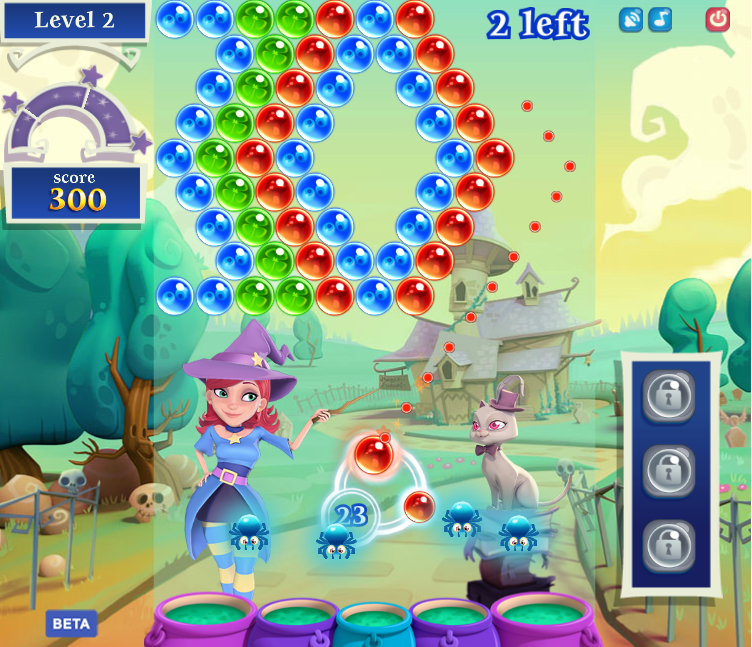Image resolution: width=752 pixels, height=647 pixels.
Task: Toggle the sound effects speaker button
Action: [631, 19]
